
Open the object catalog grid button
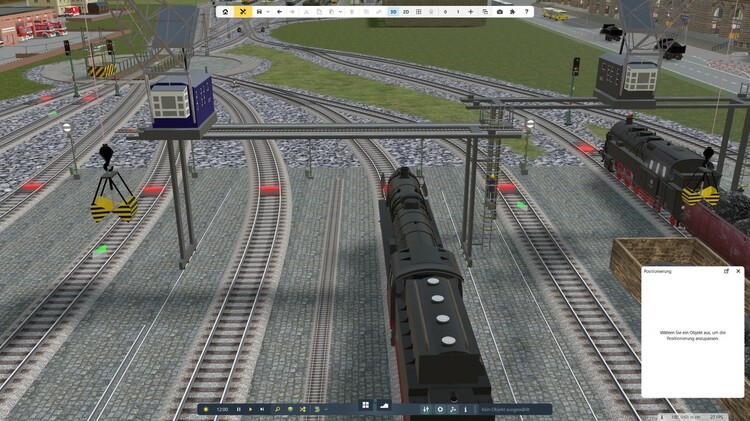[x=366, y=405]
